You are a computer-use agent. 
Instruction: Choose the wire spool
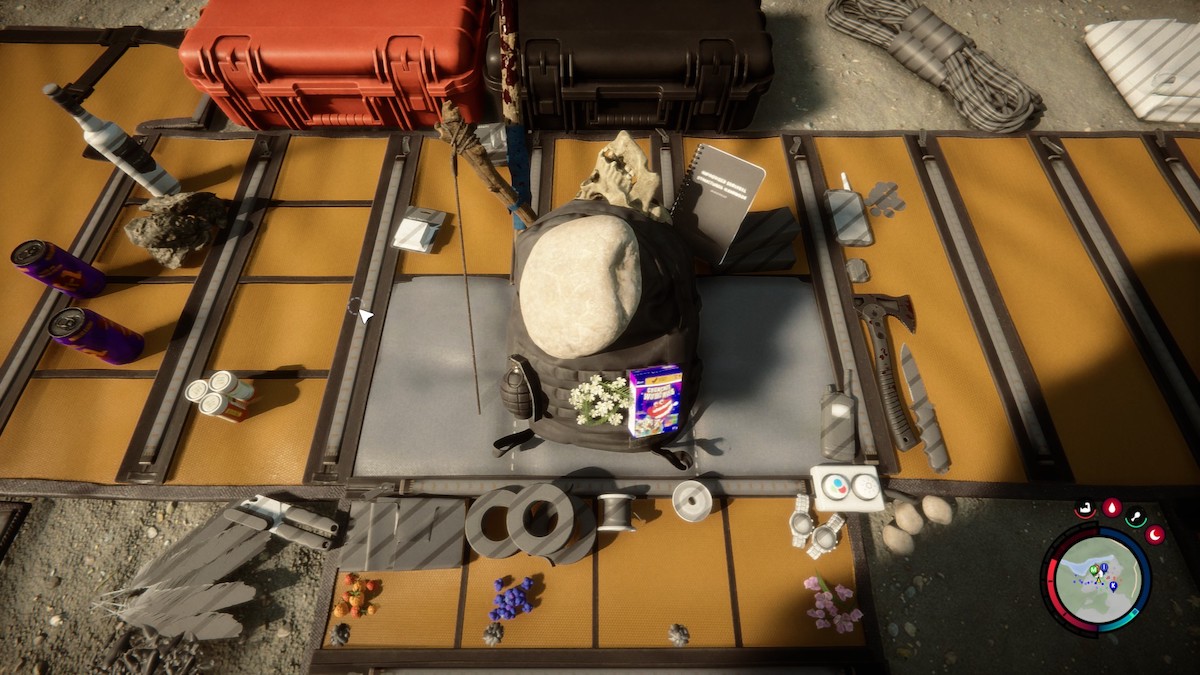[x=616, y=511]
